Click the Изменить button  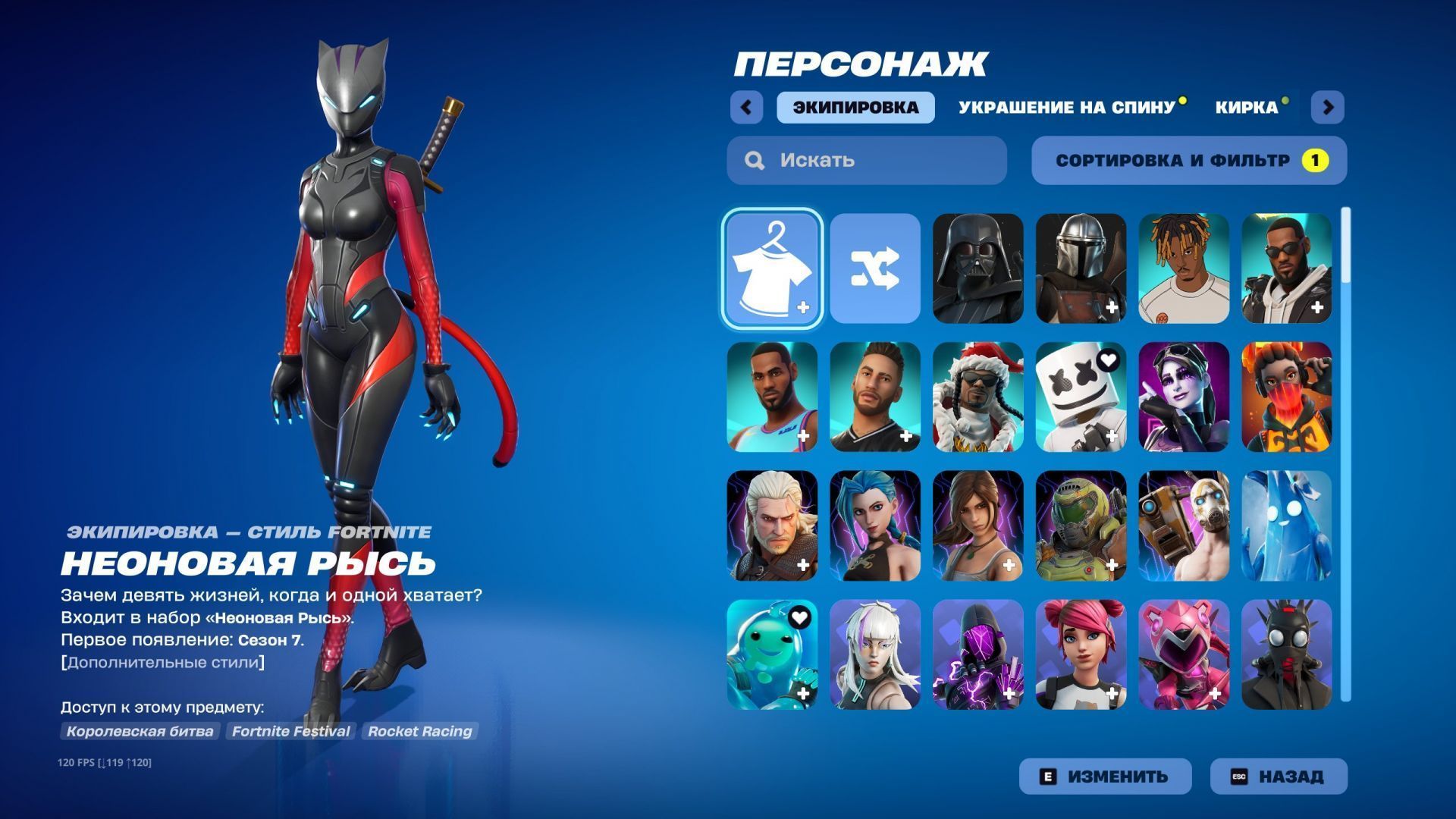[1105, 777]
